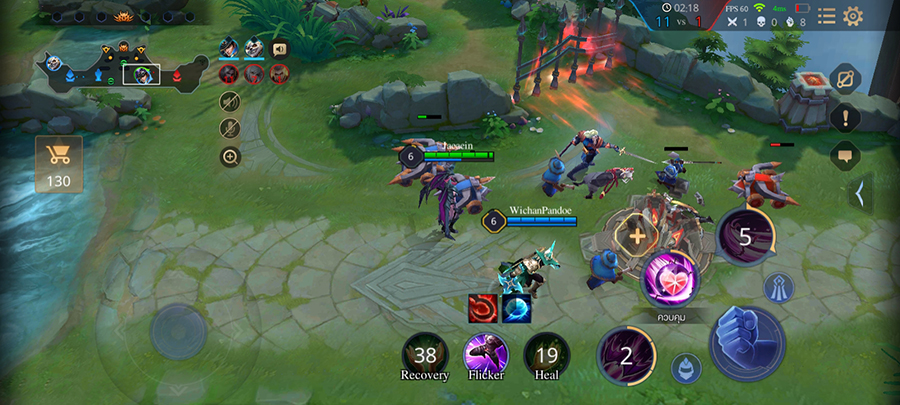Expand the side panel arrow
The image size is (900, 405).
coord(858,192)
